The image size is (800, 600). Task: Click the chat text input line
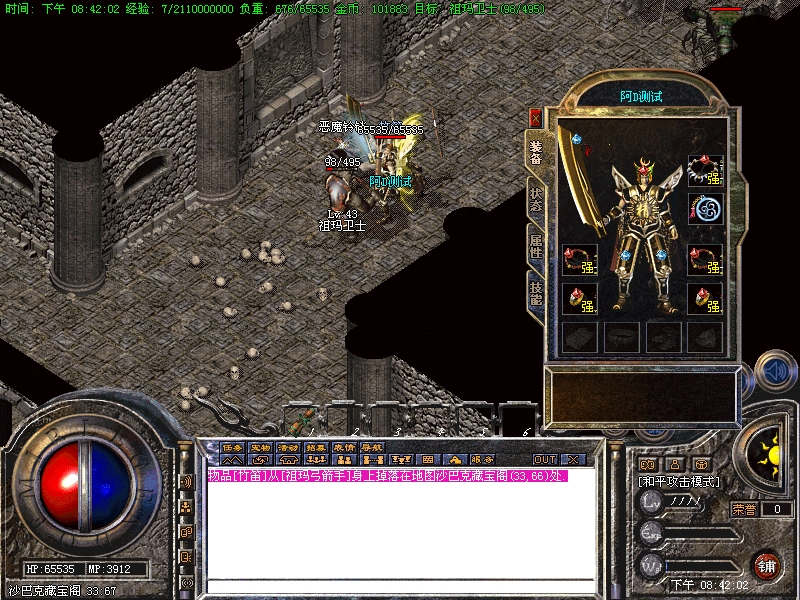tap(400, 587)
